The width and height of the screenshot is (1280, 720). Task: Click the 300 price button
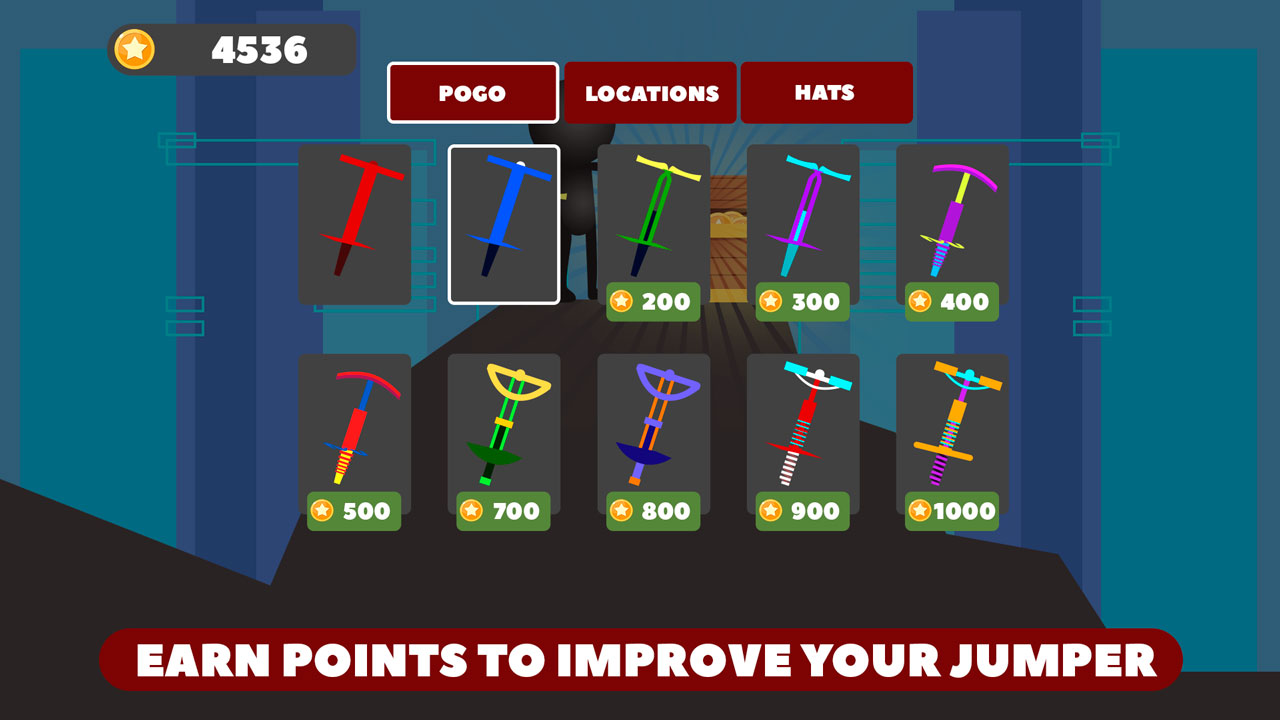[x=802, y=302]
